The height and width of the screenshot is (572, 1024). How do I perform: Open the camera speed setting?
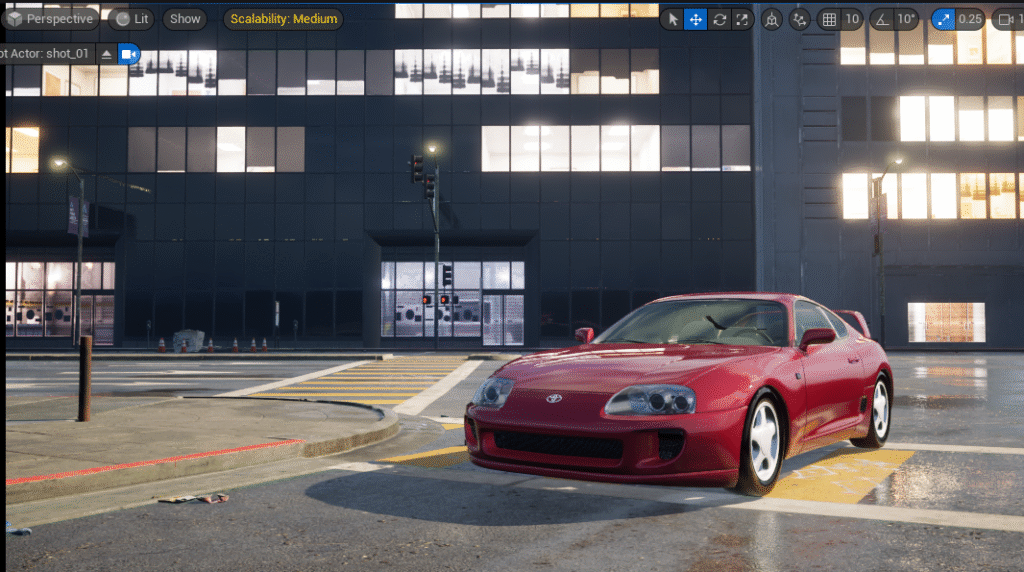1008,19
